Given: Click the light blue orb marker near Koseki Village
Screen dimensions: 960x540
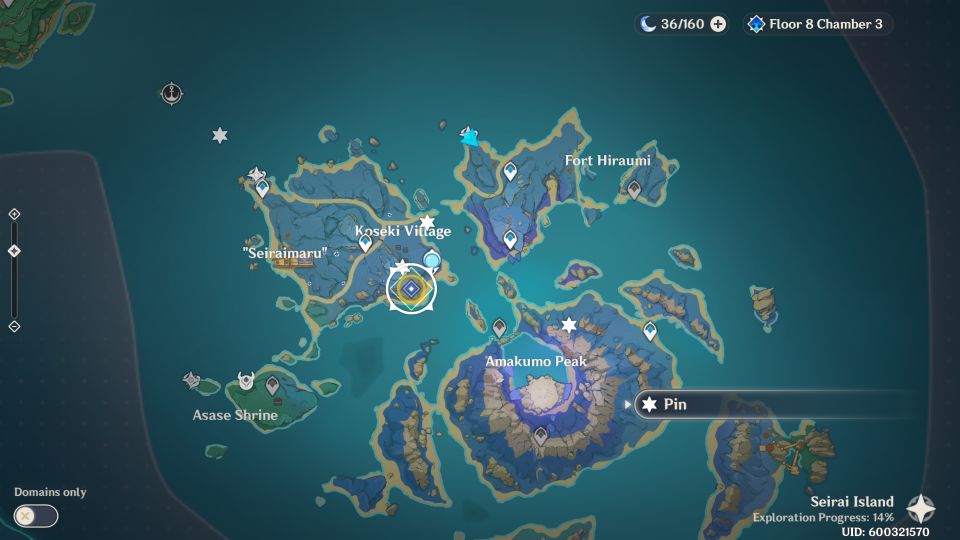Looking at the screenshot, I should coord(432,261).
